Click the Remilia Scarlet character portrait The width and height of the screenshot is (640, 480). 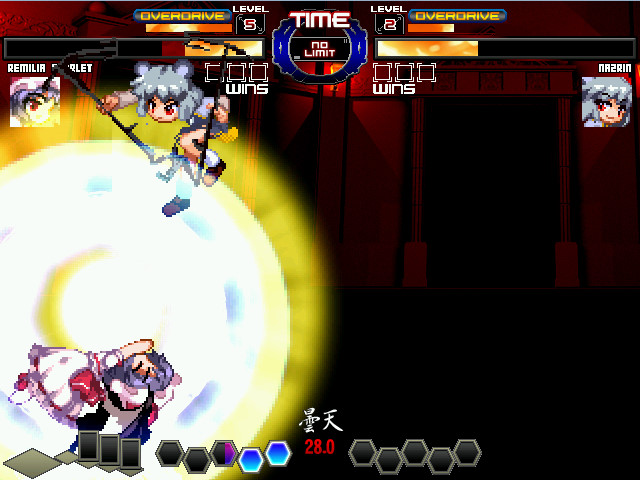coord(34,101)
